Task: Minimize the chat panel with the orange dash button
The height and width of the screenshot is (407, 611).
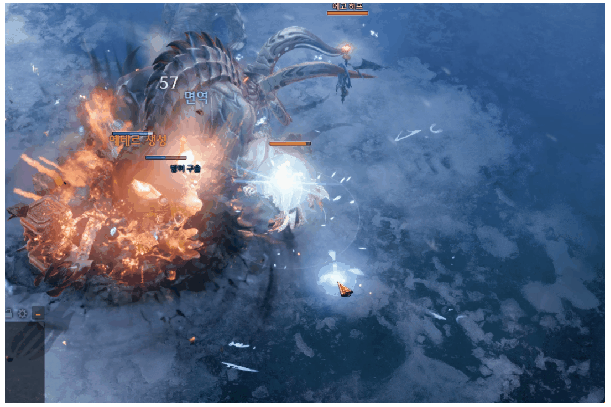Action: coord(38,313)
